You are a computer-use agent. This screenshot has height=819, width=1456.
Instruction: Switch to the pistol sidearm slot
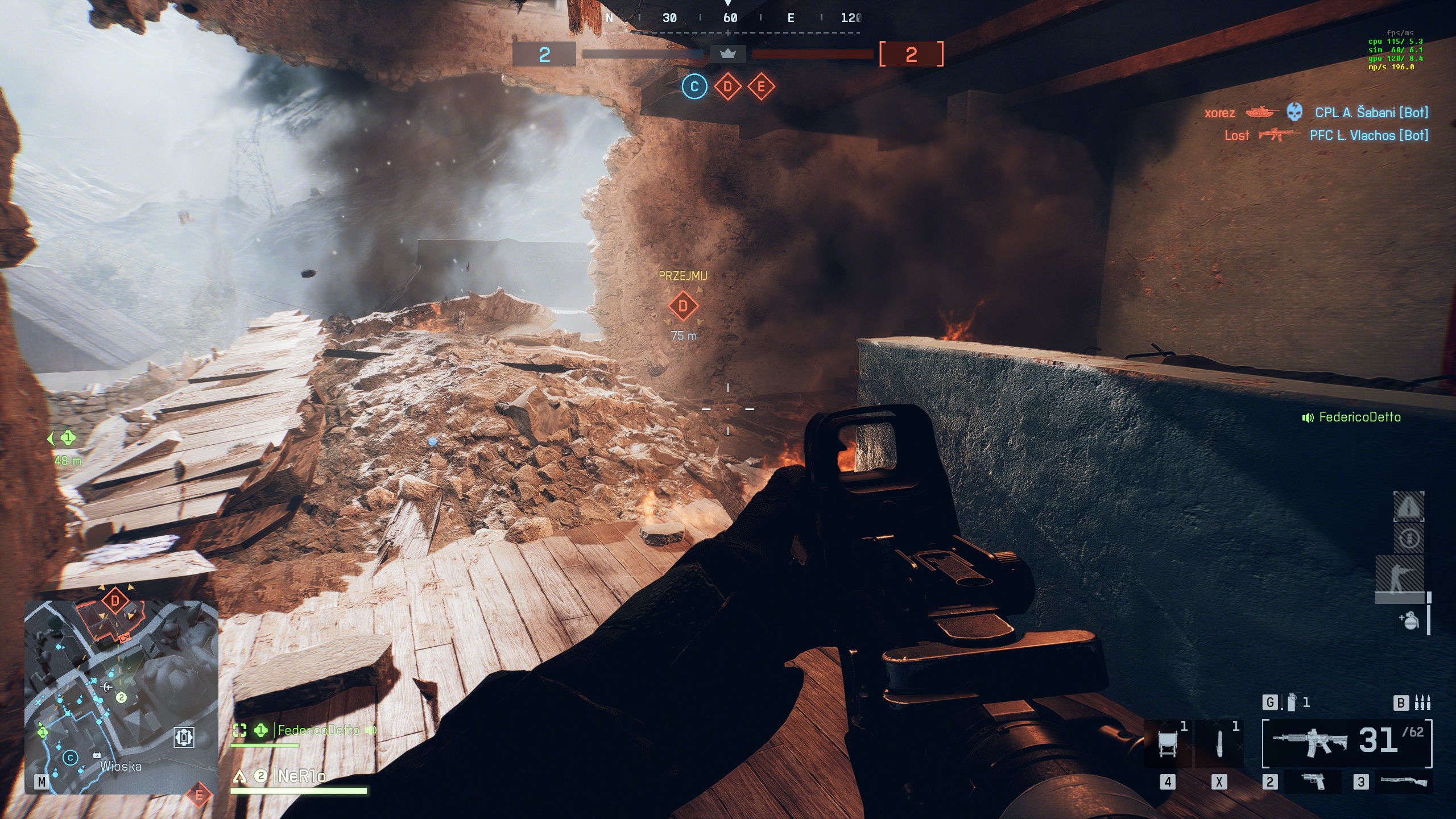1313,782
